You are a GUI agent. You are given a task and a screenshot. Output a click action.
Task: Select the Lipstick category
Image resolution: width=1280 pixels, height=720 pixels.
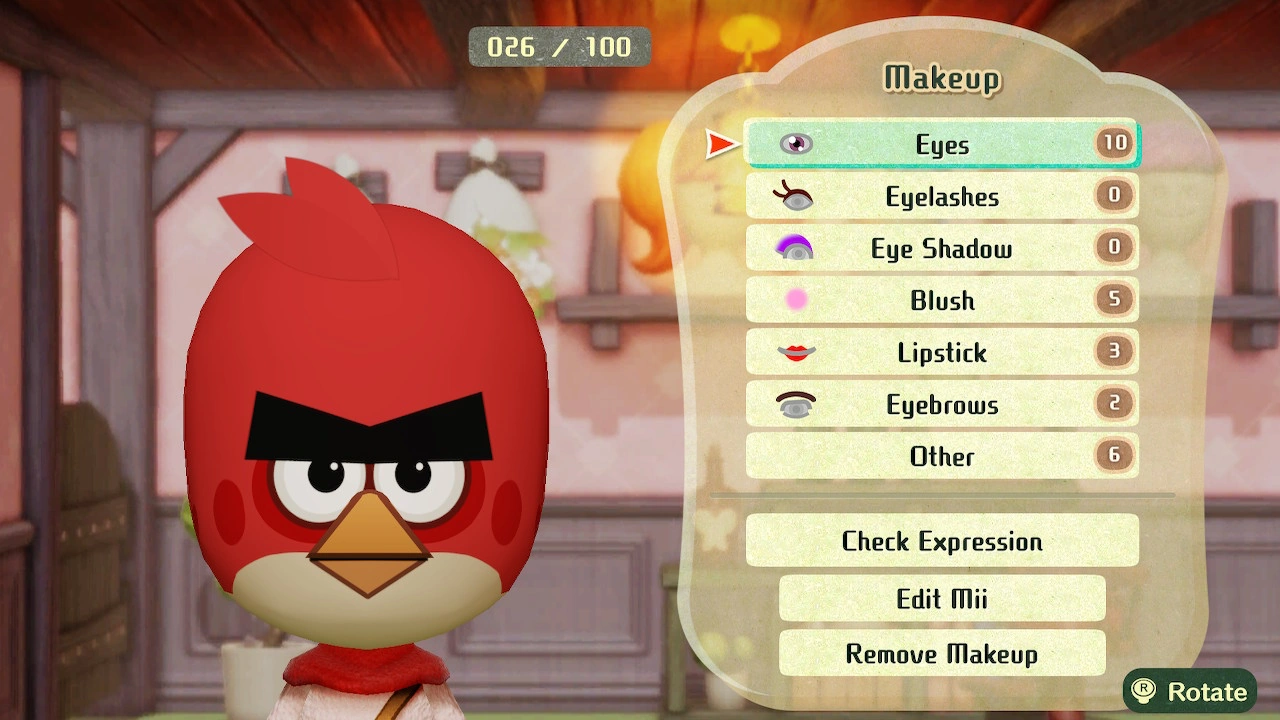[940, 352]
